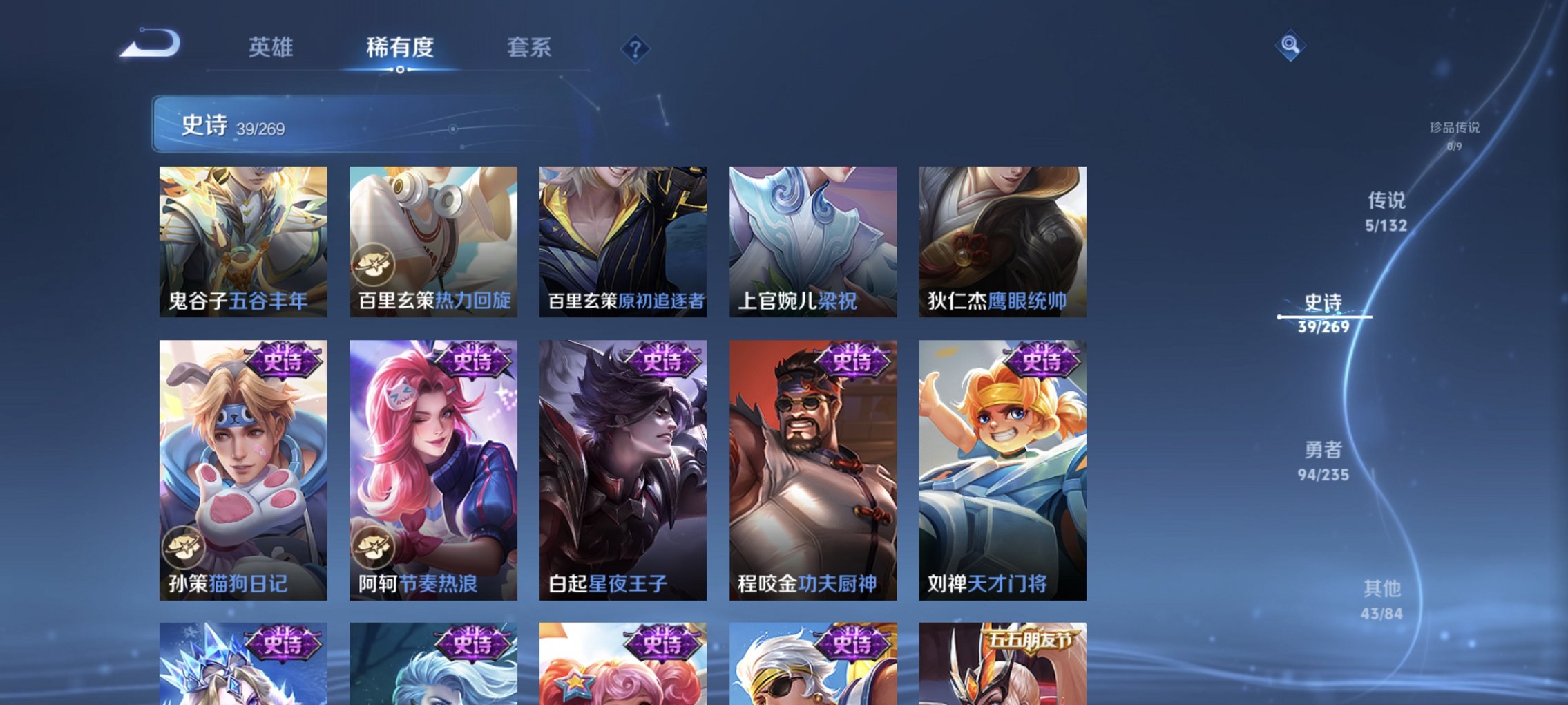Click the return arrow in the top-left corner

[149, 44]
